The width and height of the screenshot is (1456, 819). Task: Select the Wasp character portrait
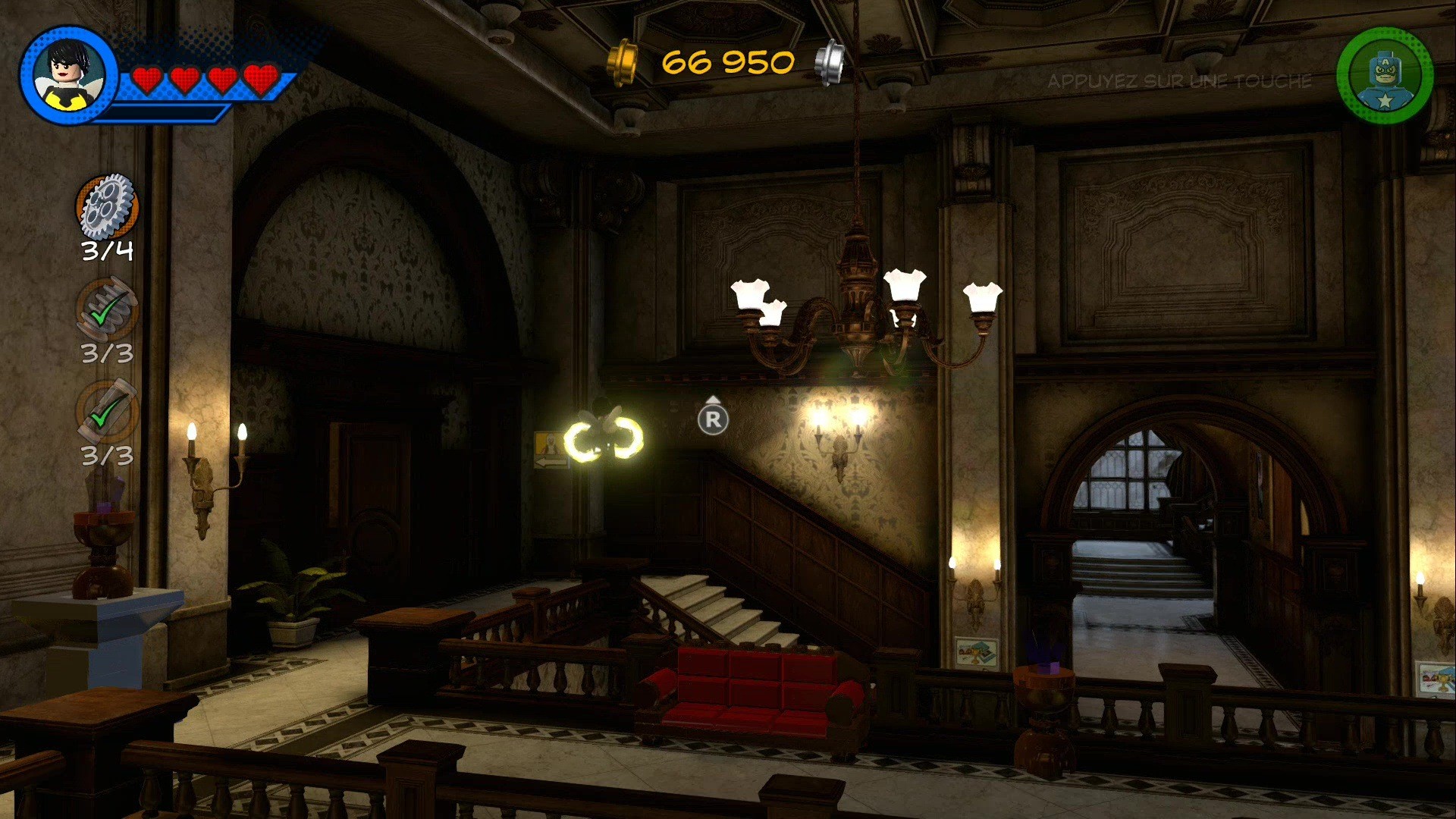pyautogui.click(x=68, y=75)
